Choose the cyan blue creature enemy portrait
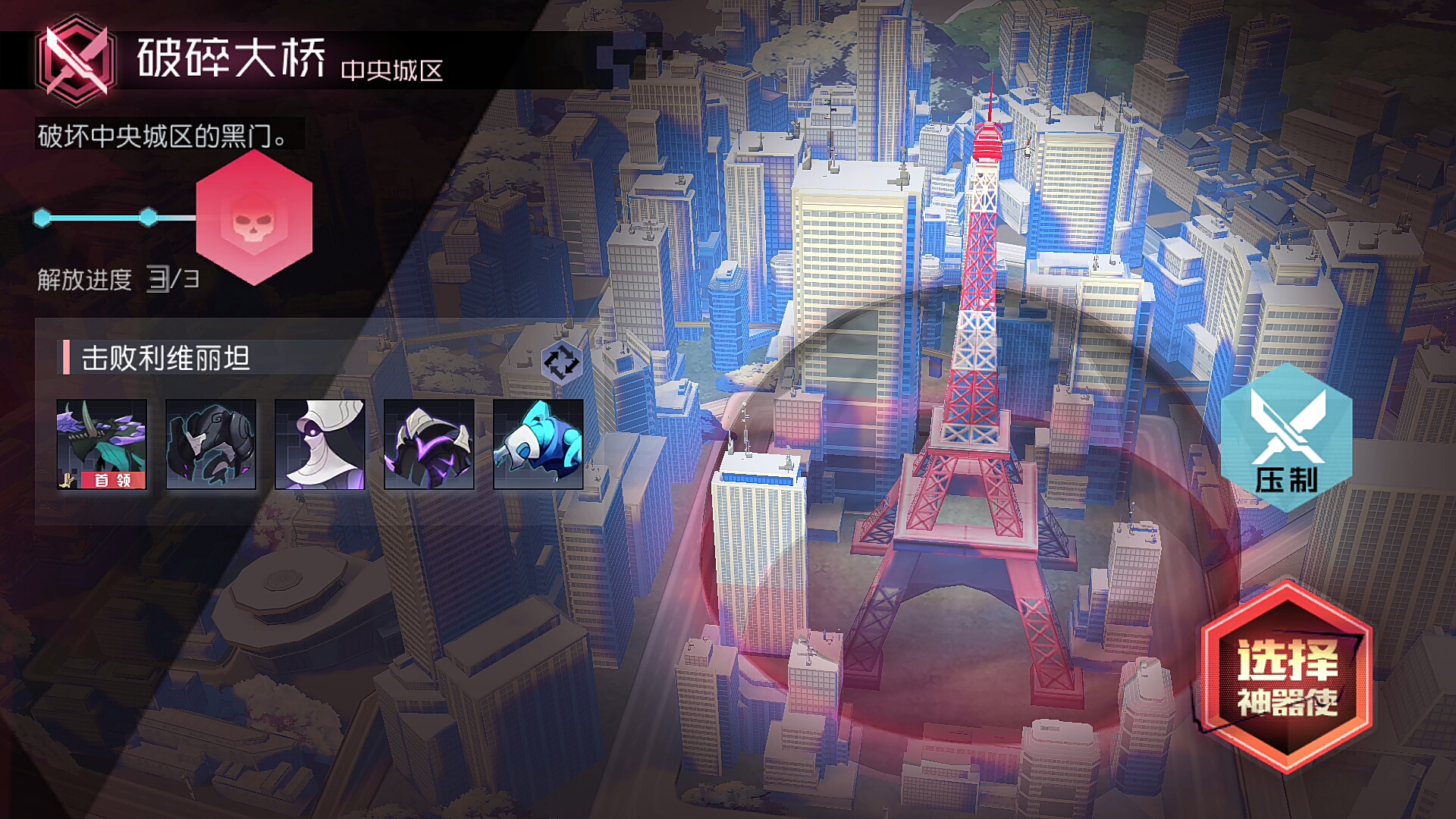This screenshot has width=1456, height=819. (538, 444)
